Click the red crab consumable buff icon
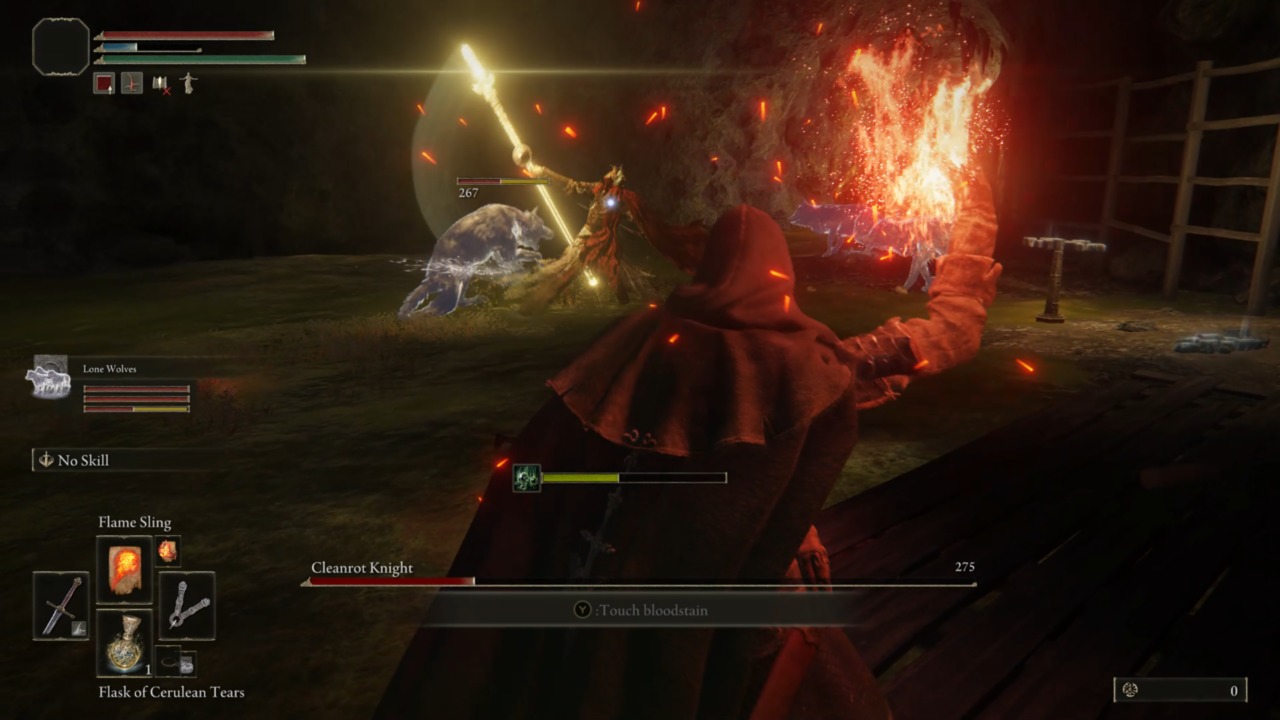 132,83
